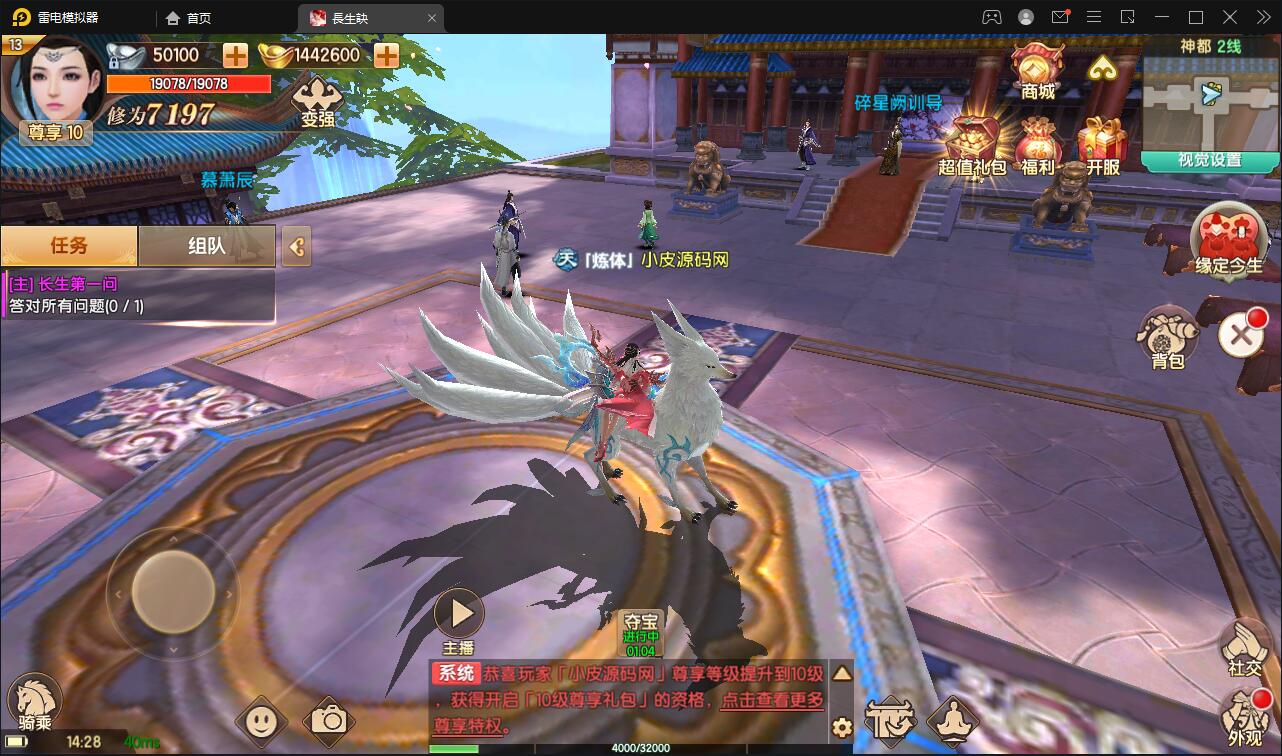The height and width of the screenshot is (756, 1282).
Task: Switch to the 组队 team tab
Action: coord(206,245)
